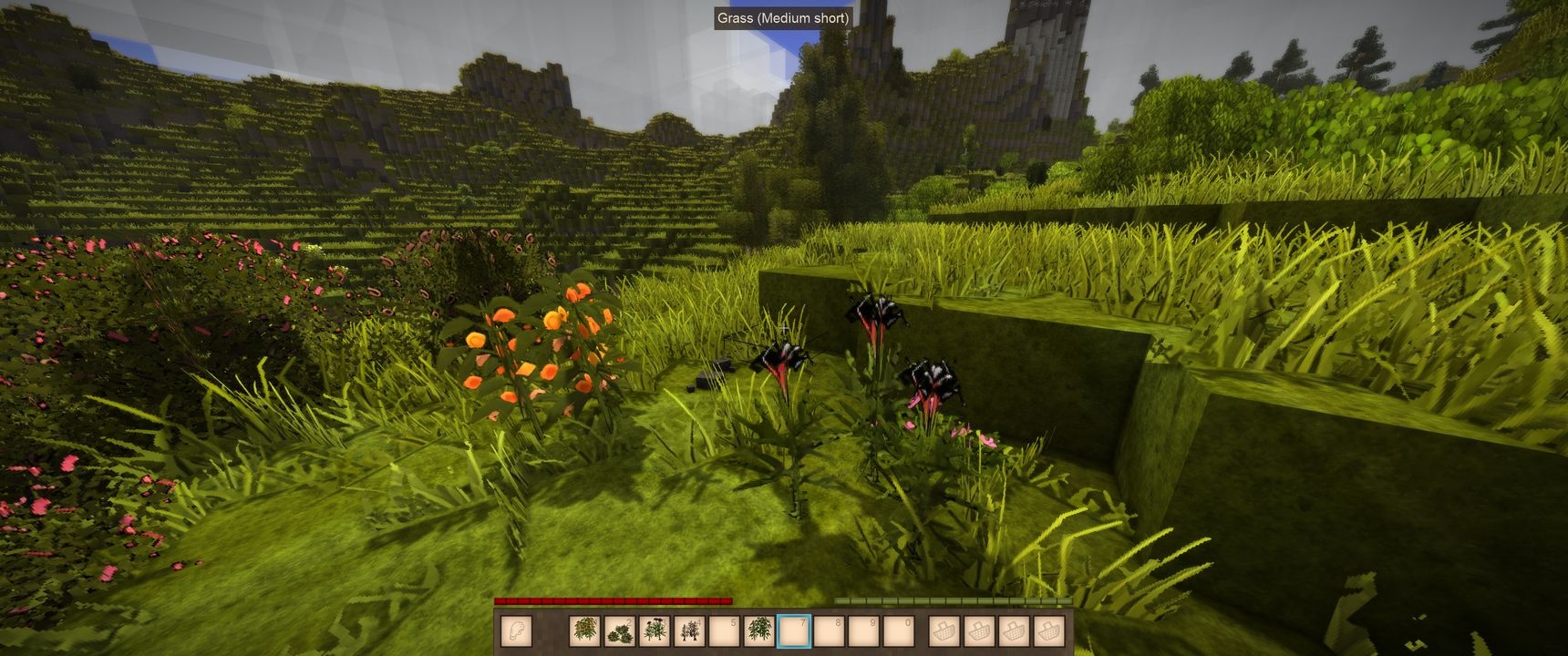Choose the dark-flowered plant in slot 3

pyautogui.click(x=655, y=630)
